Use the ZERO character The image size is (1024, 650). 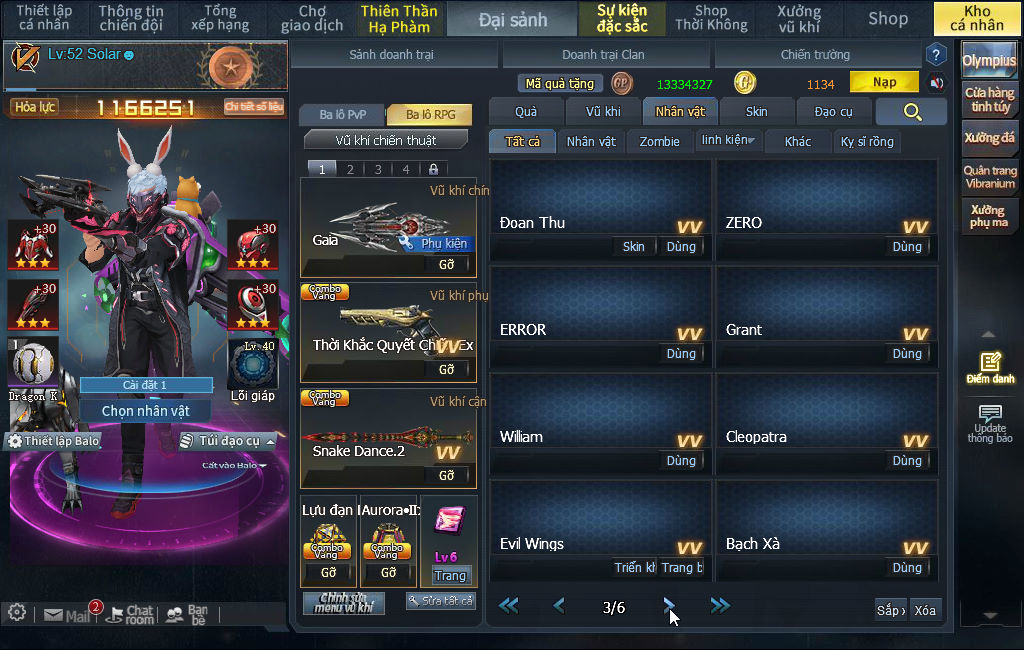click(907, 246)
